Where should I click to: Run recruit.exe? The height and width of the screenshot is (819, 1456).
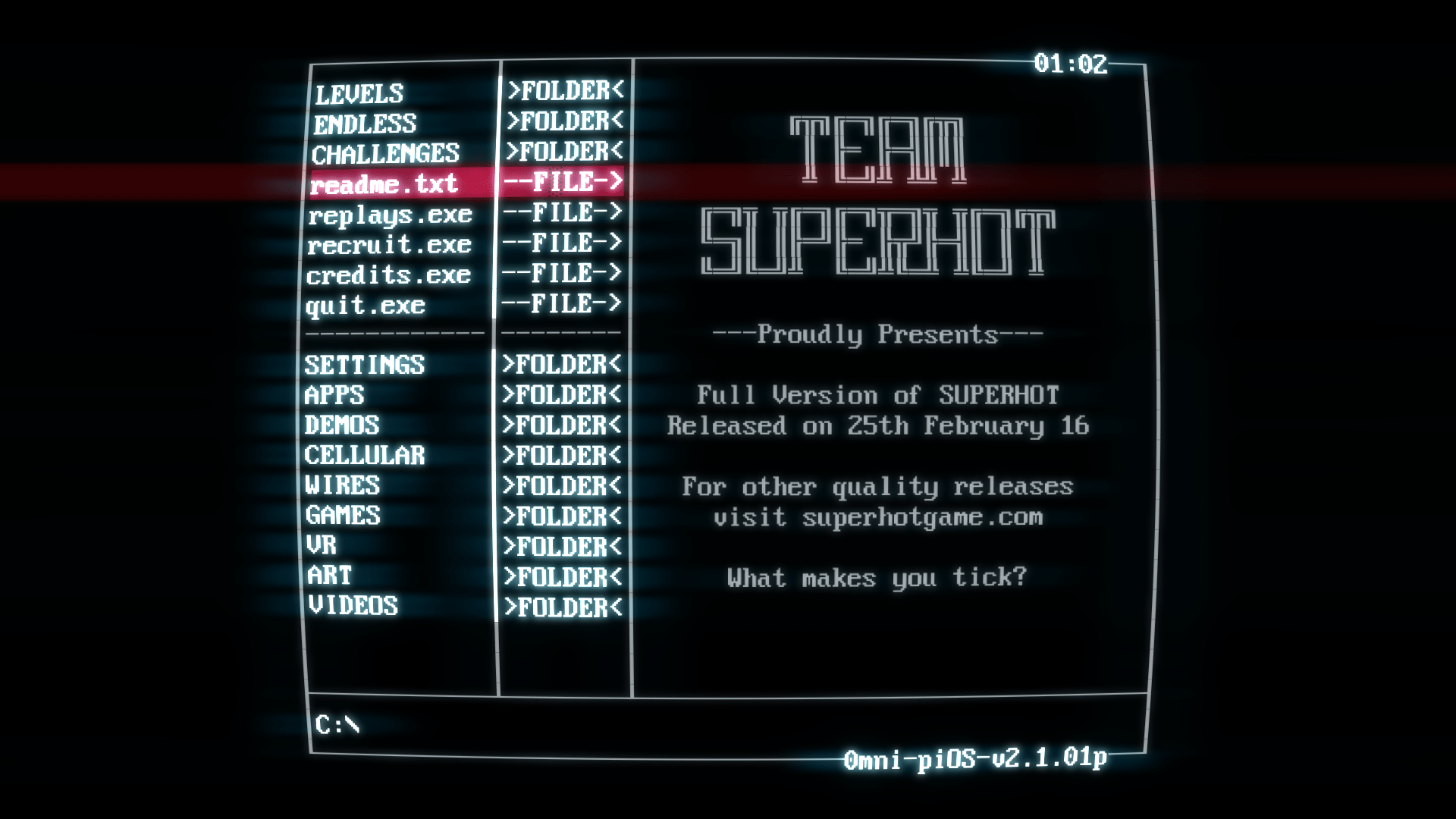pyautogui.click(x=391, y=244)
